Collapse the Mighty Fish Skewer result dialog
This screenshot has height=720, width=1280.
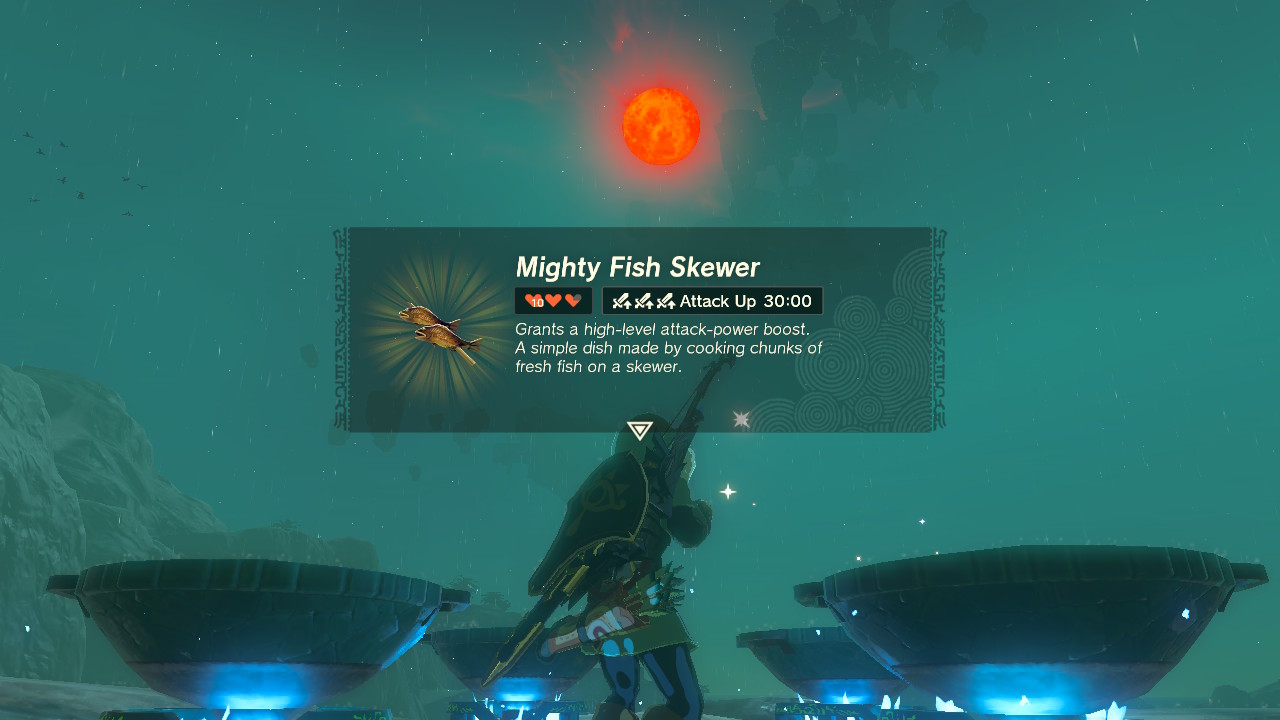pos(640,328)
